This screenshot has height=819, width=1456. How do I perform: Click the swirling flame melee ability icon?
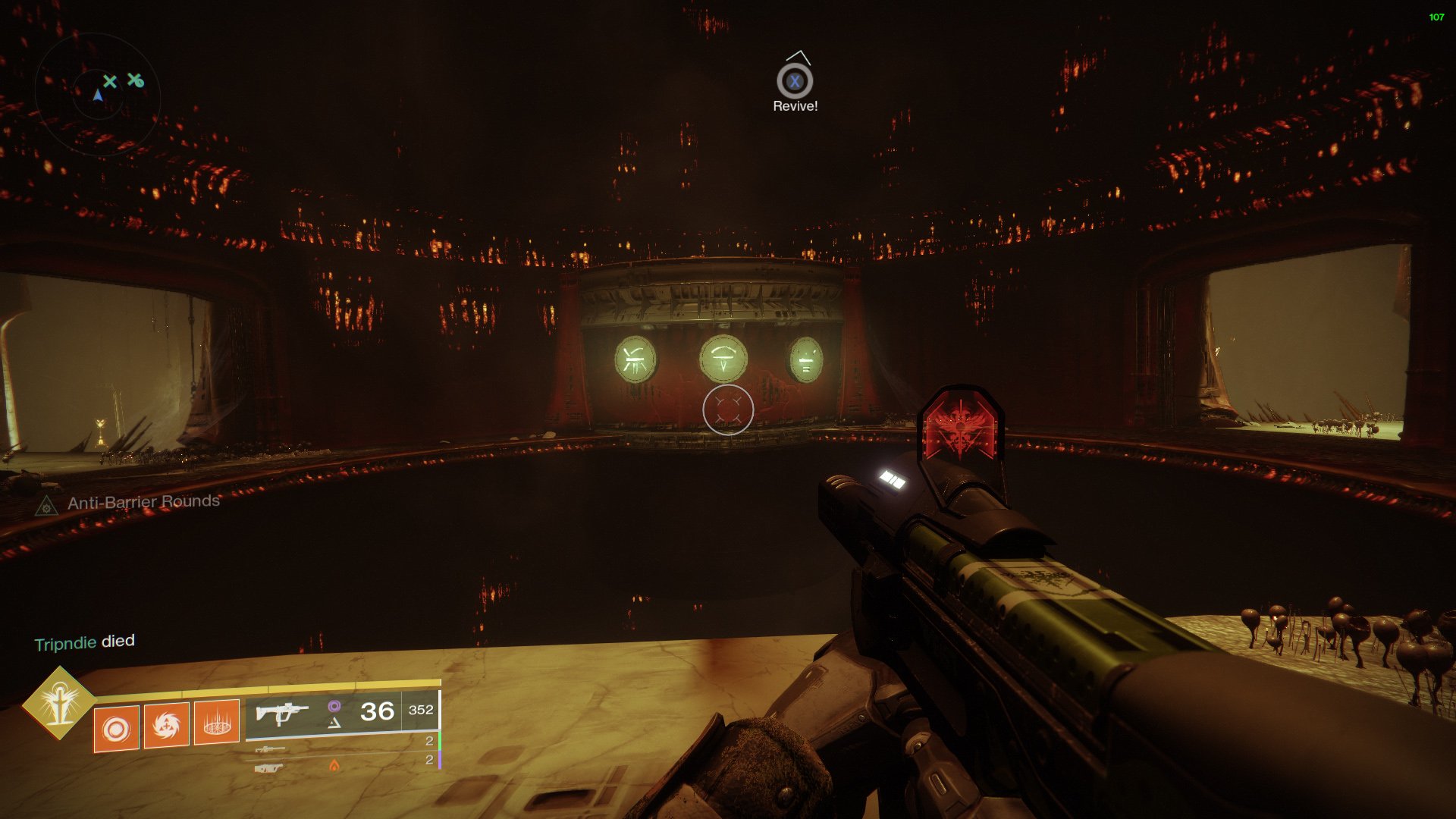click(166, 726)
